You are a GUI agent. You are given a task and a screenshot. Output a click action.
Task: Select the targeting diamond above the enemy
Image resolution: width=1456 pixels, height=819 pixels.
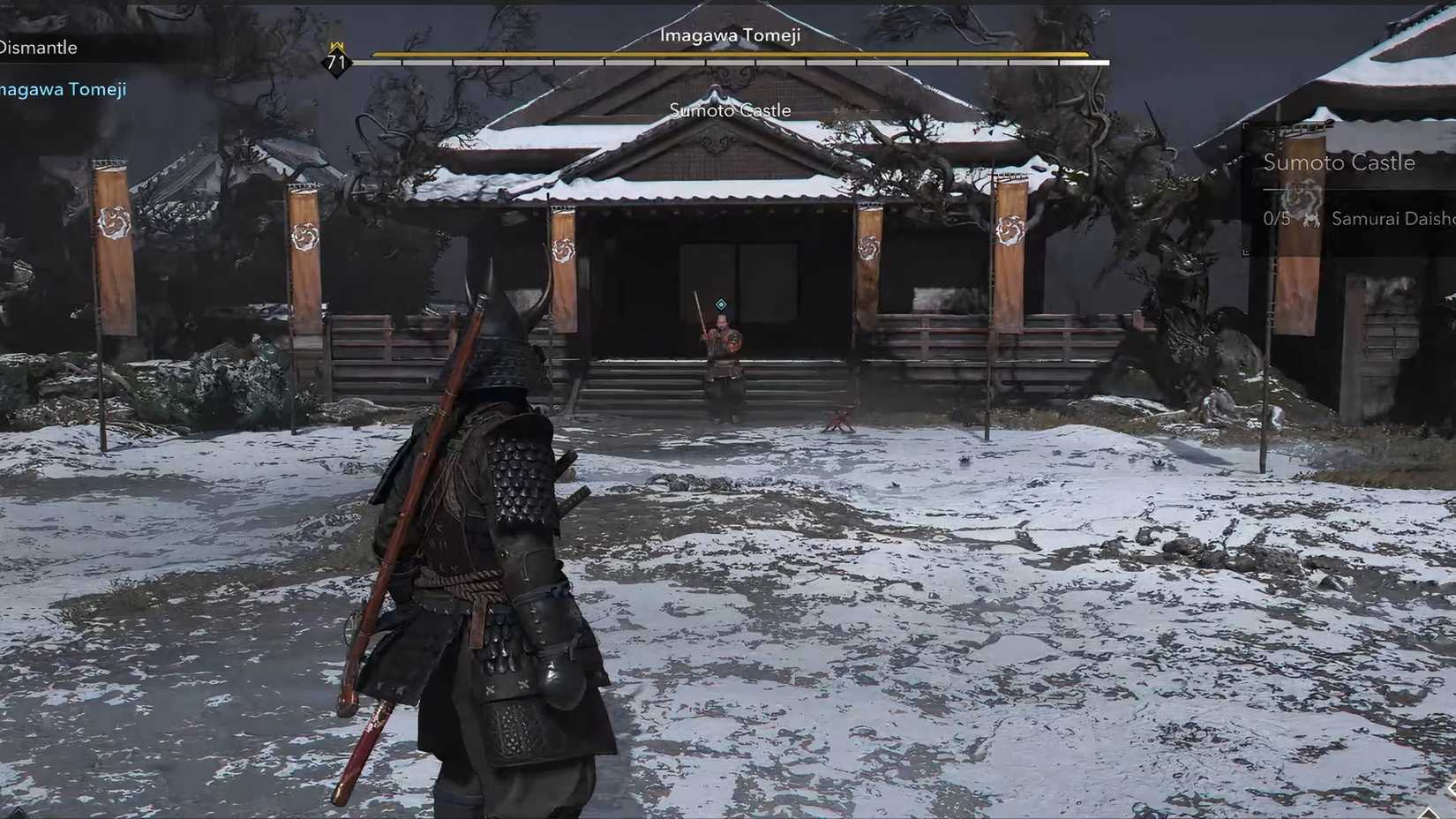point(723,303)
